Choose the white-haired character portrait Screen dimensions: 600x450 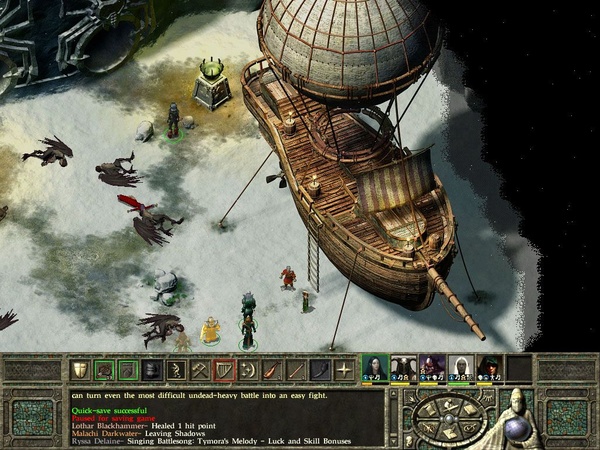pyautogui.click(x=461, y=367)
